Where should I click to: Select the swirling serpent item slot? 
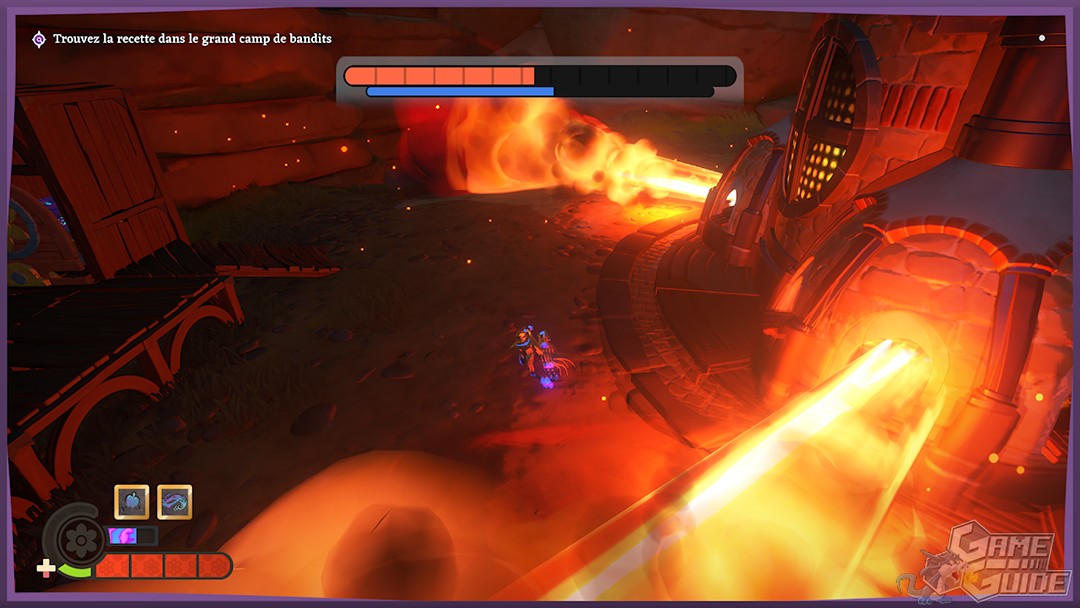(175, 501)
